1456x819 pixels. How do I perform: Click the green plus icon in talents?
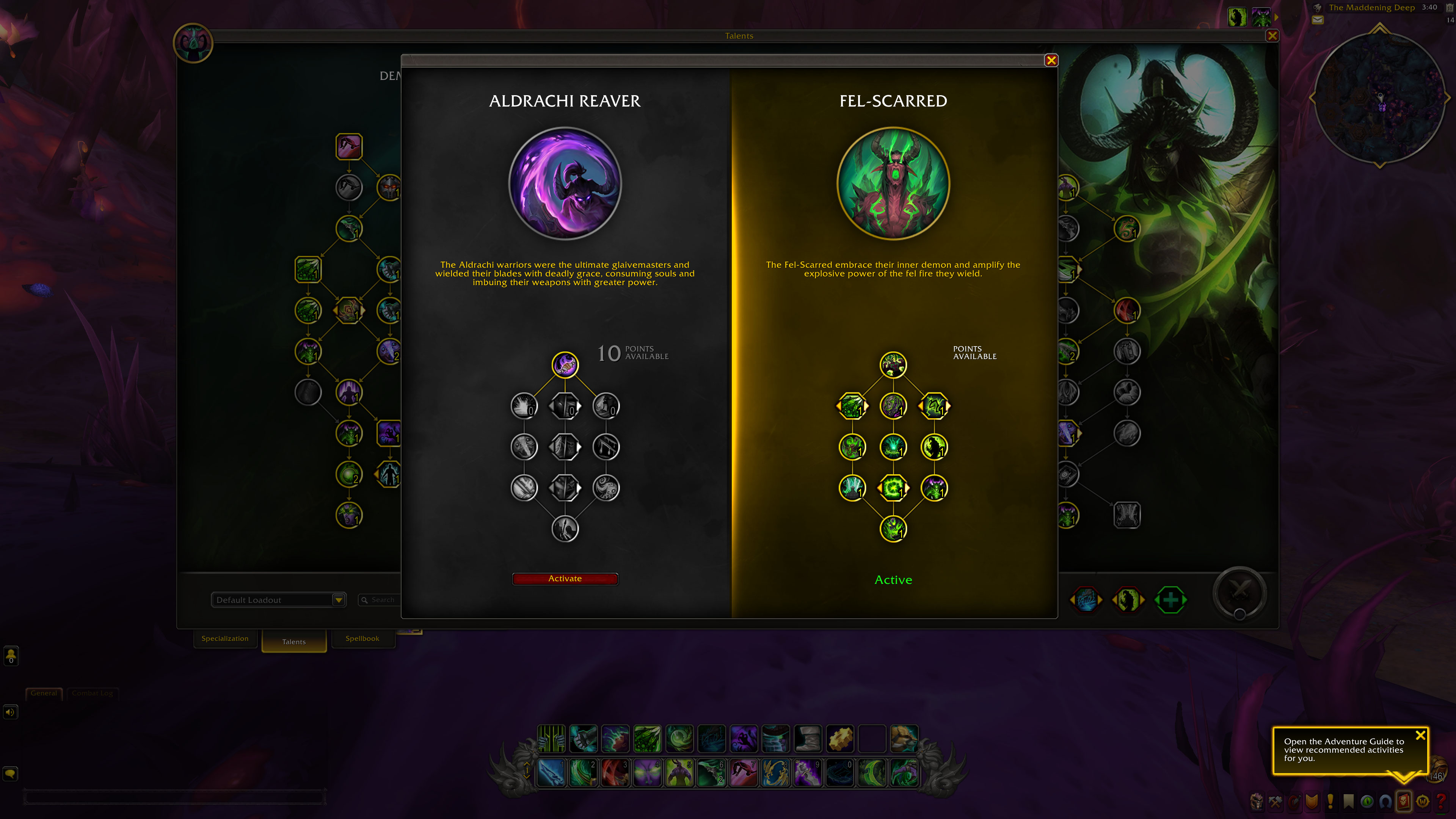1170,600
